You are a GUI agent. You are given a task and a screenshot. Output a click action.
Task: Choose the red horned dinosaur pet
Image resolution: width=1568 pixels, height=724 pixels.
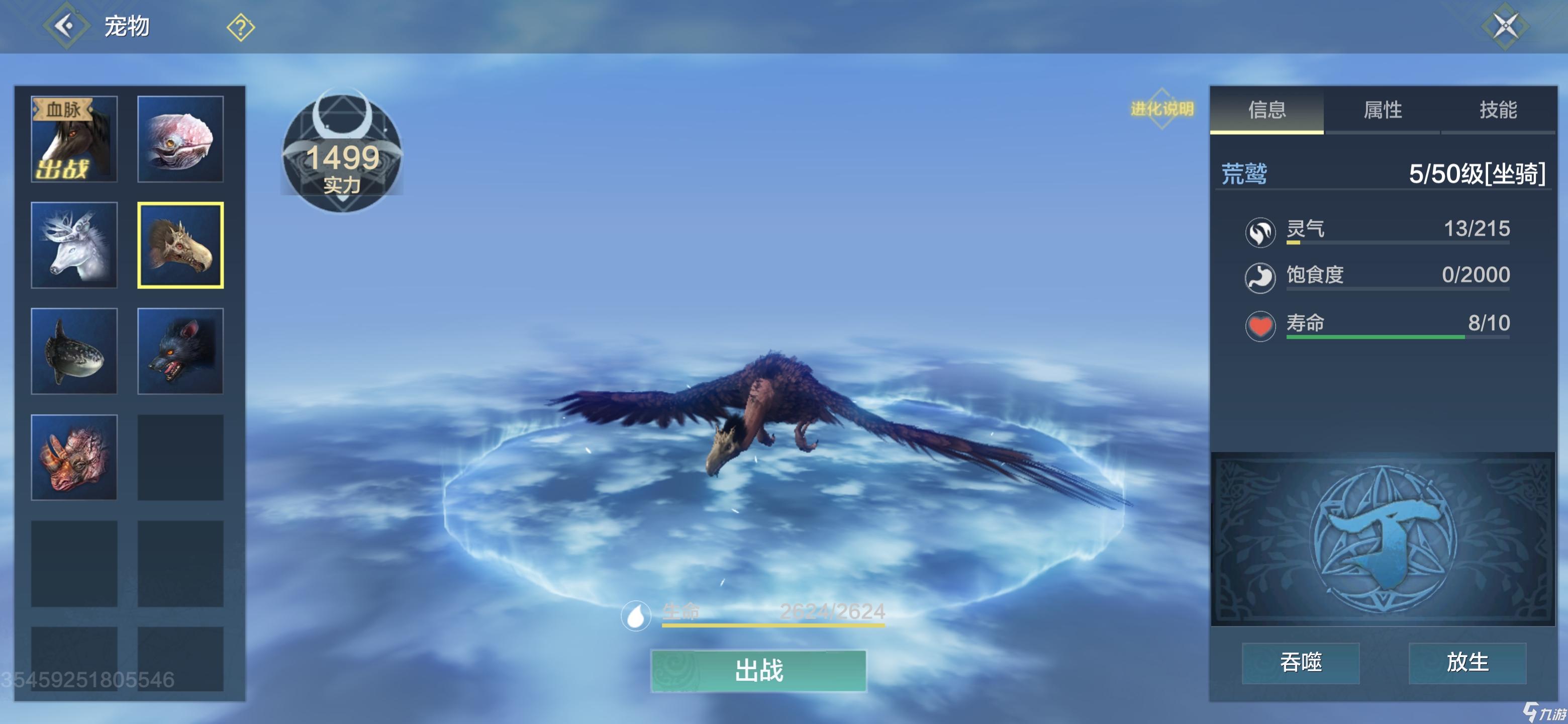pos(74,458)
